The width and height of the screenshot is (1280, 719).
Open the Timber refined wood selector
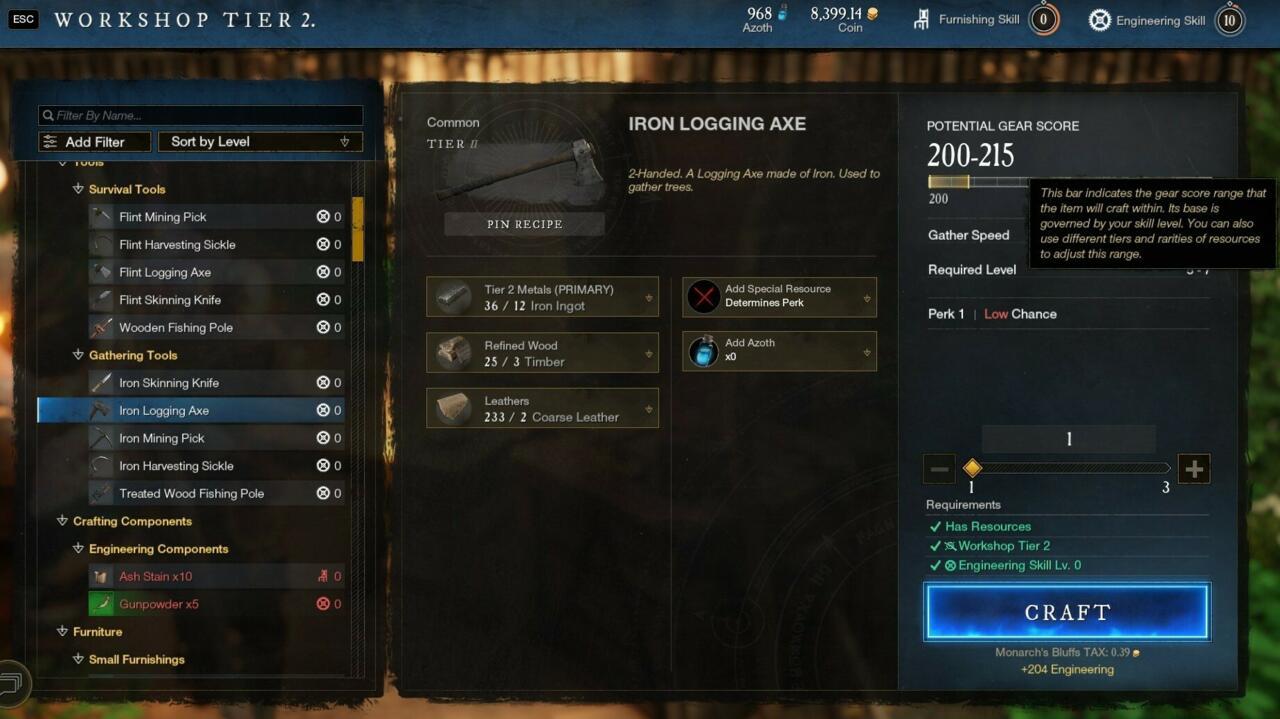pos(542,353)
